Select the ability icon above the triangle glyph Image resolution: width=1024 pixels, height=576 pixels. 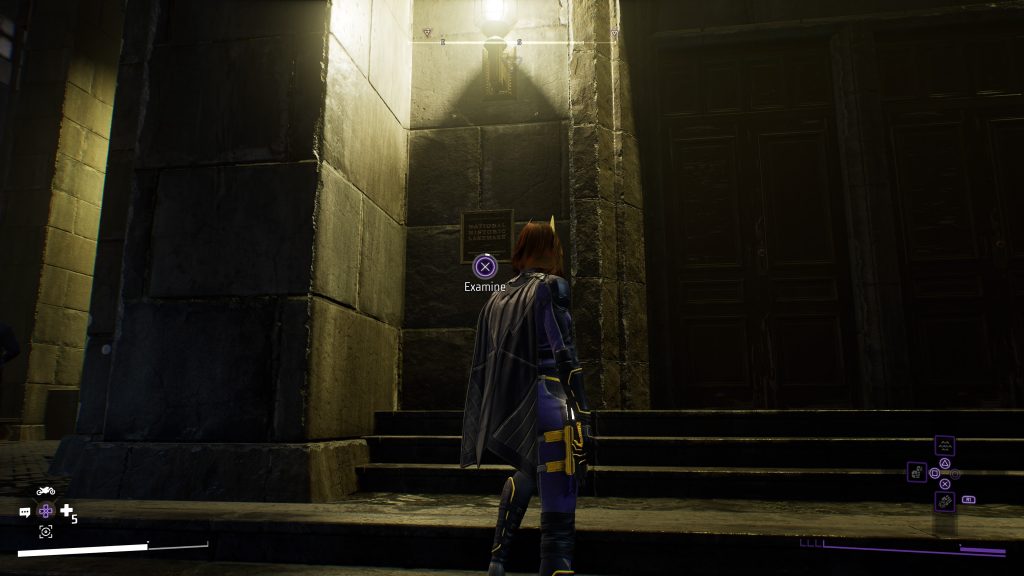pos(944,446)
